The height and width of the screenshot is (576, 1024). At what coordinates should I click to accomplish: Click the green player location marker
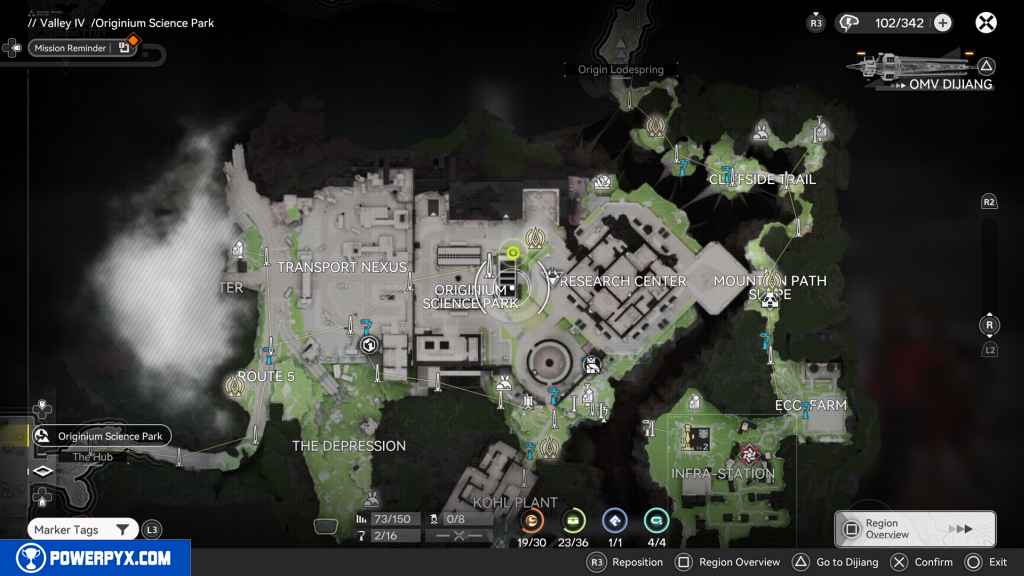tap(512, 253)
